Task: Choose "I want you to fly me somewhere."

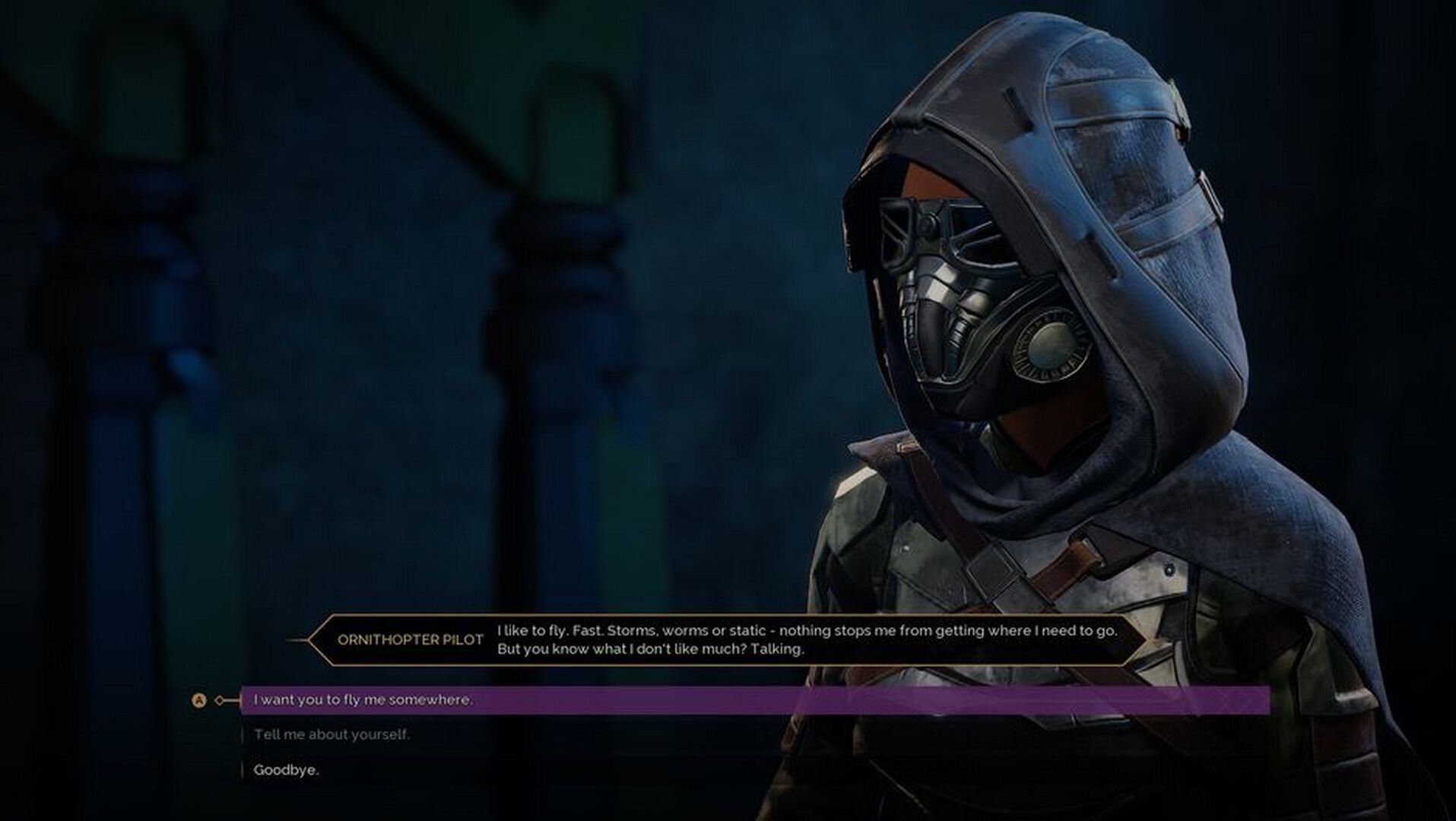Action: click(363, 700)
